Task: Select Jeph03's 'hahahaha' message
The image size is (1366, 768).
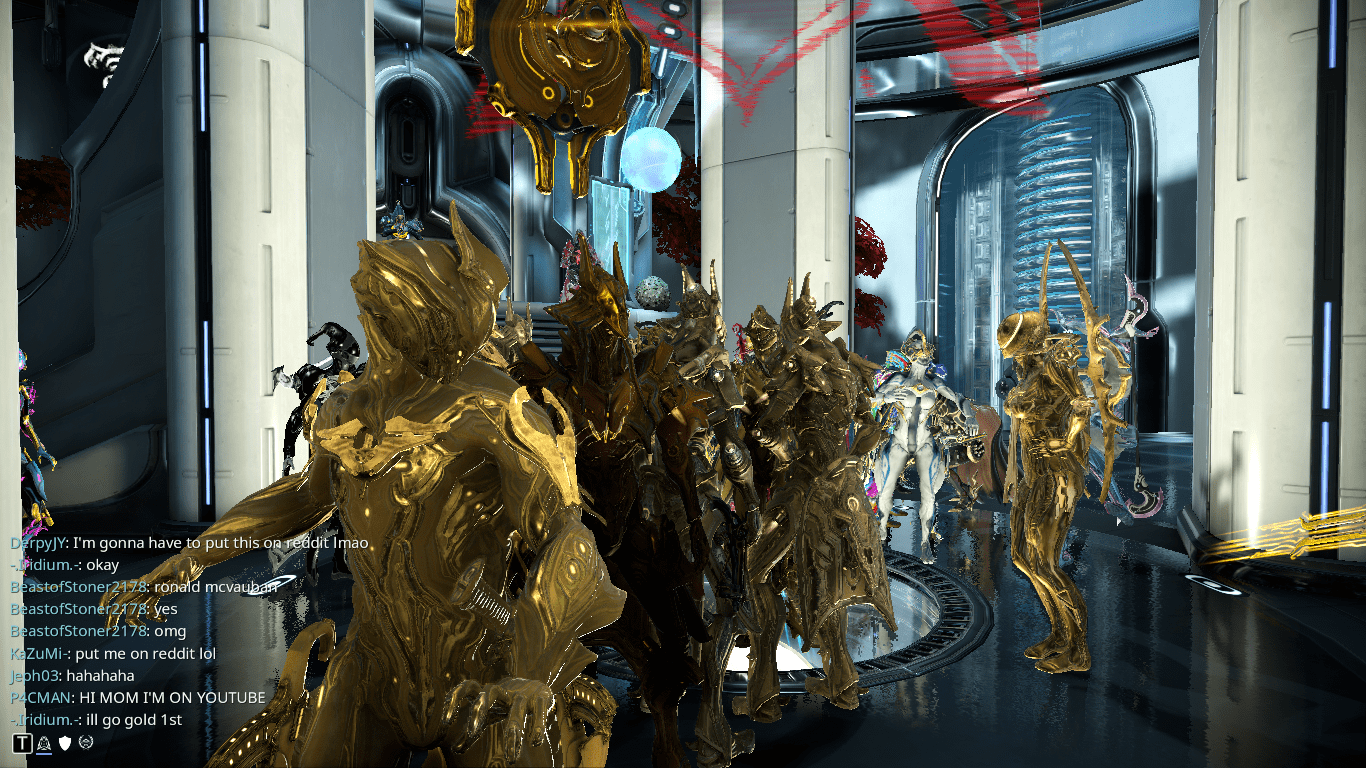Action: 100,676
